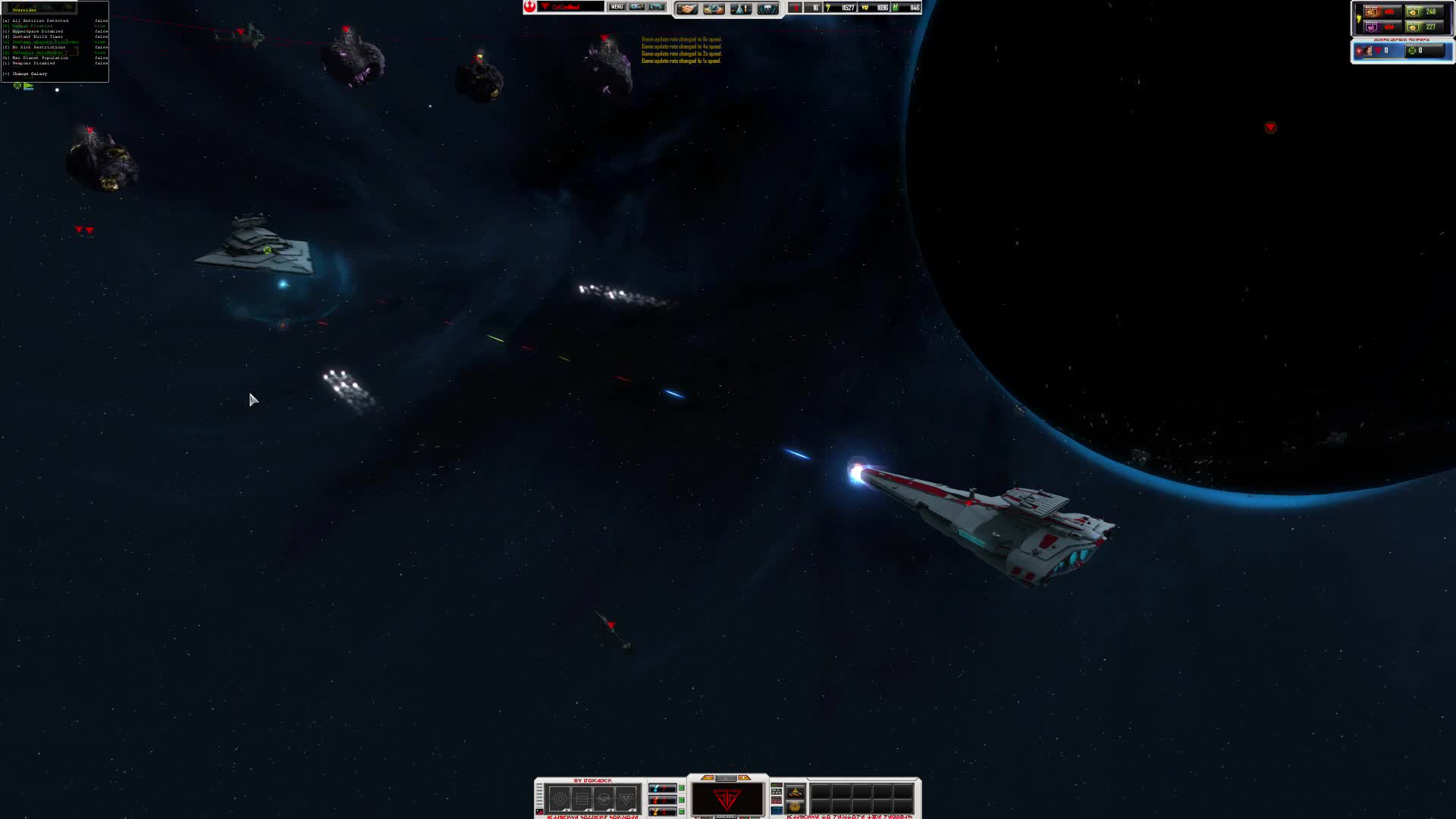This screenshot has height=819, width=1456.
Task: Open the Research screen via the flask icon
Action: point(740,9)
